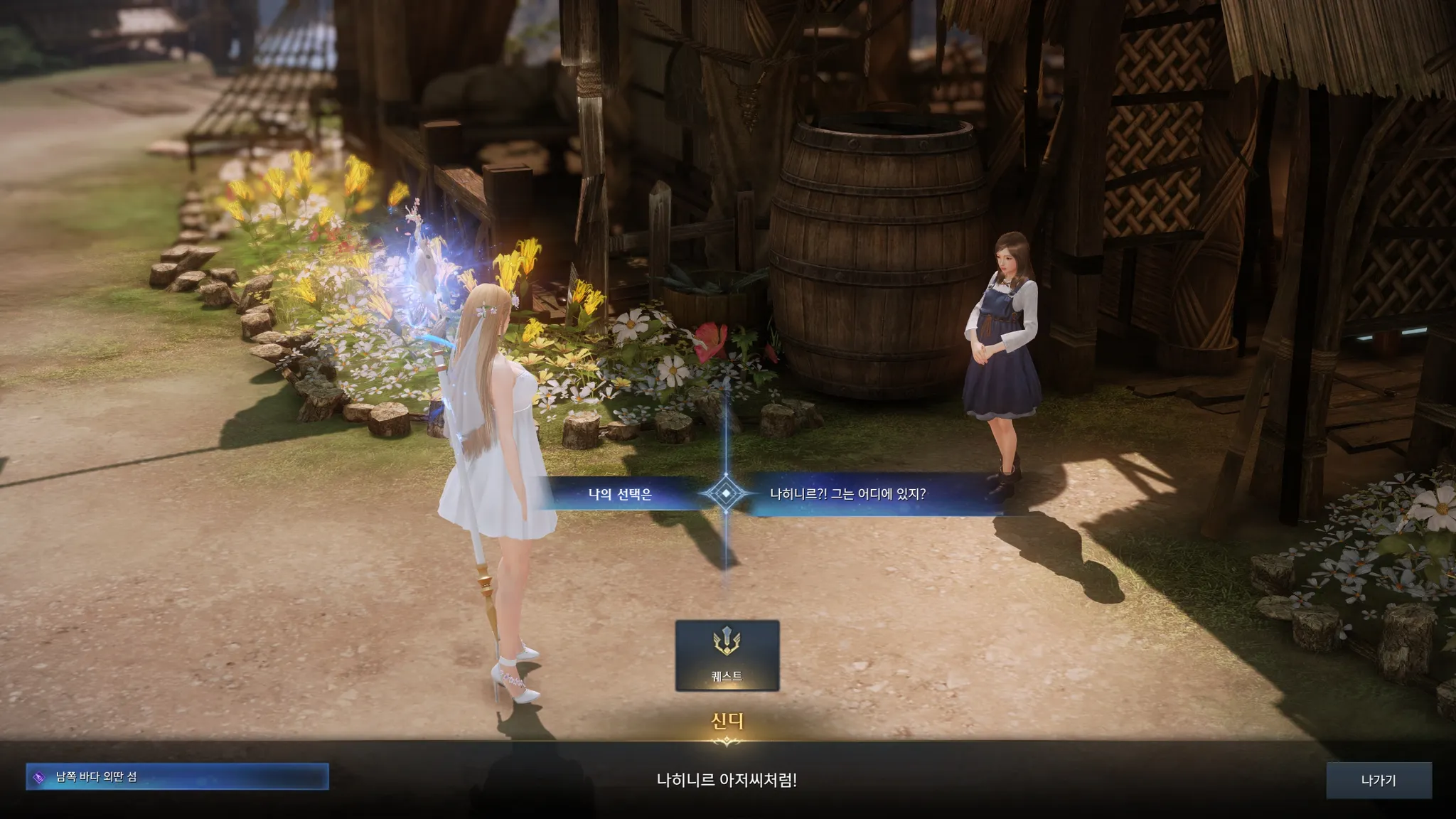The width and height of the screenshot is (1456, 819).
Task: Click the "남쪽 바다 외딴 섬" quest tracker bar
Action: pyautogui.click(x=177, y=776)
